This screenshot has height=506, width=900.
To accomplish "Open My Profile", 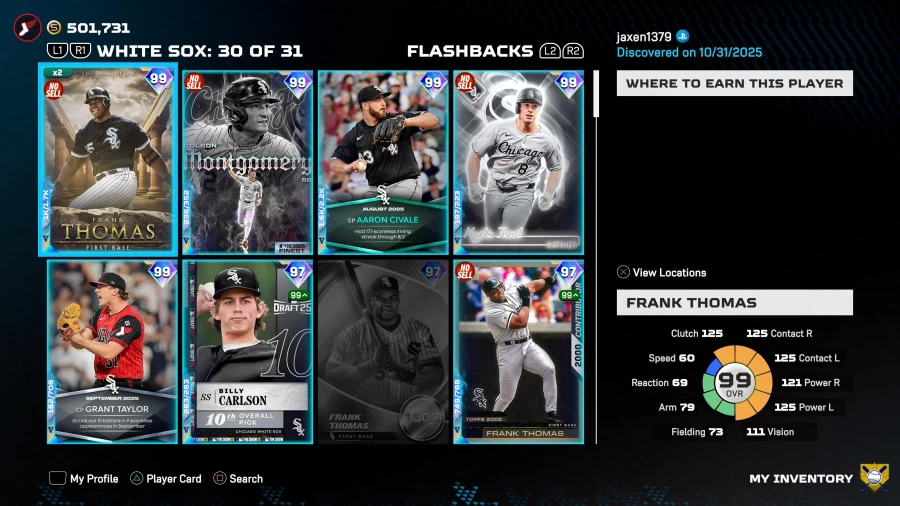I will tap(84, 479).
